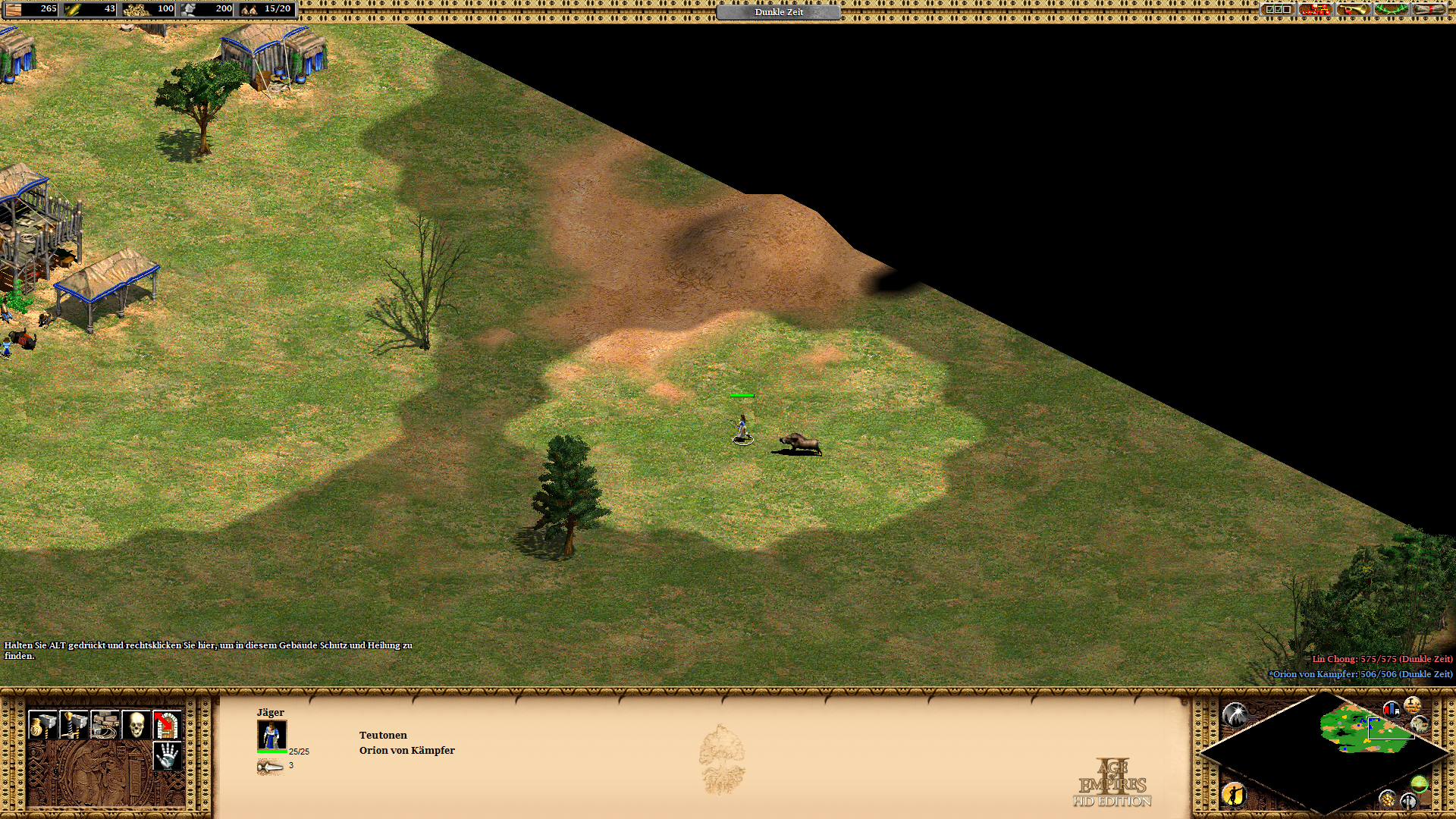Open diplomacy via the laurel wreath button
The height and width of the screenshot is (819, 1456).
pyautogui.click(x=1392, y=10)
